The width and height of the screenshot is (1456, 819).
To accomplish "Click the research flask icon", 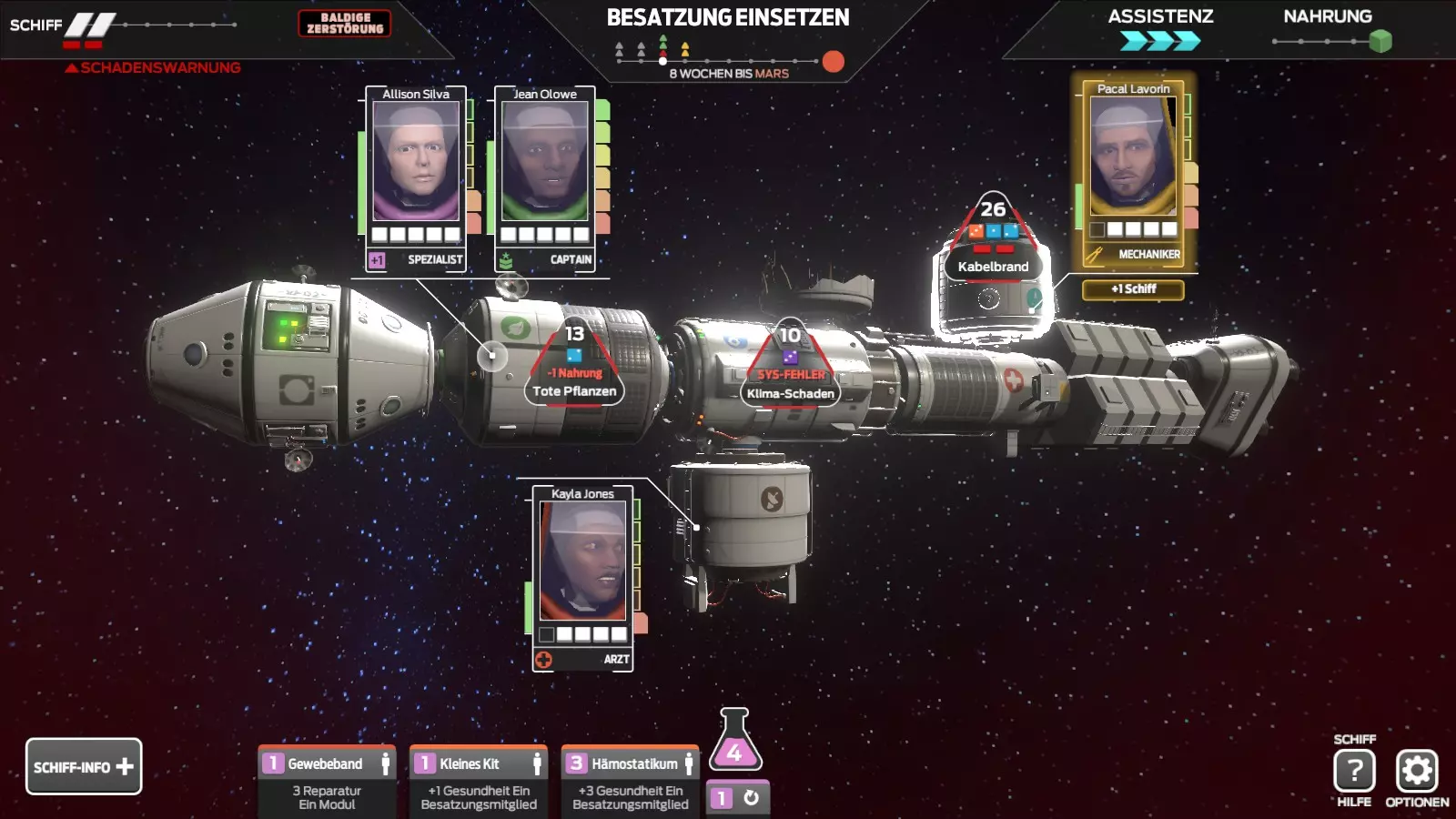I will click(734, 742).
